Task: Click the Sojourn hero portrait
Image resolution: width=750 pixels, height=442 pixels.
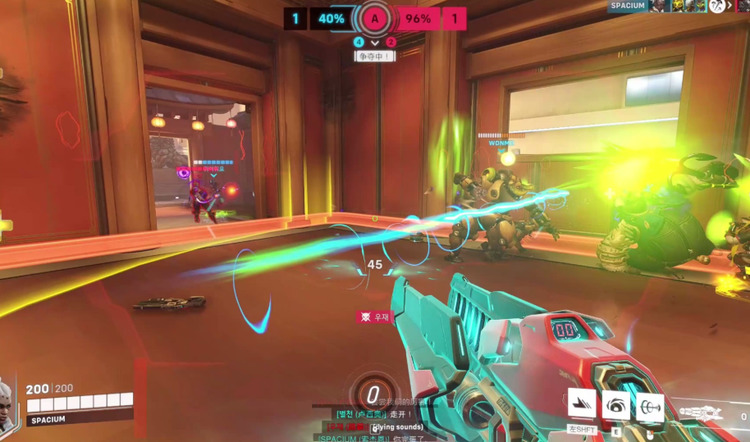Action: click(9, 395)
